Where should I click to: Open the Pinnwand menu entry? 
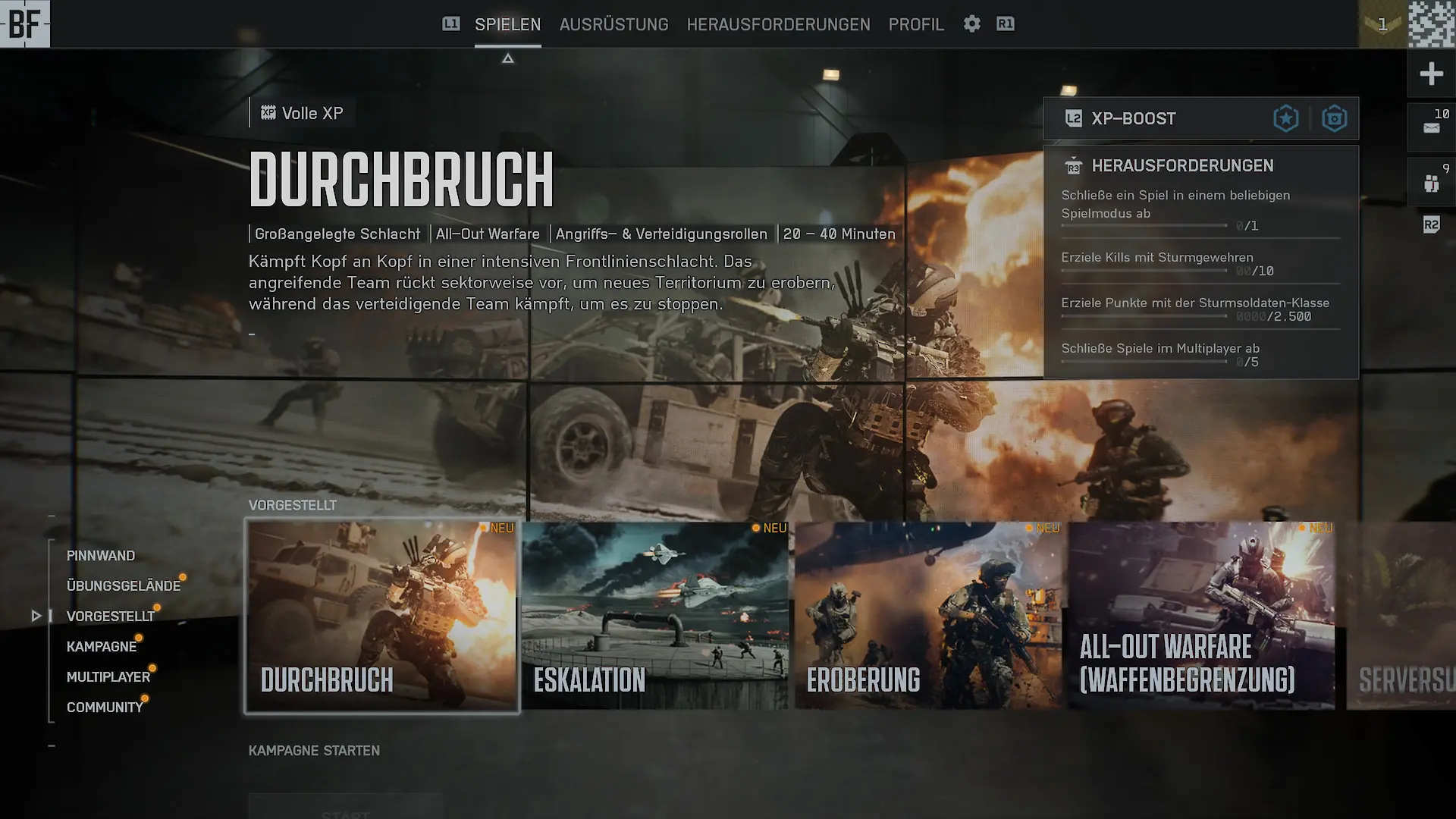(101, 556)
